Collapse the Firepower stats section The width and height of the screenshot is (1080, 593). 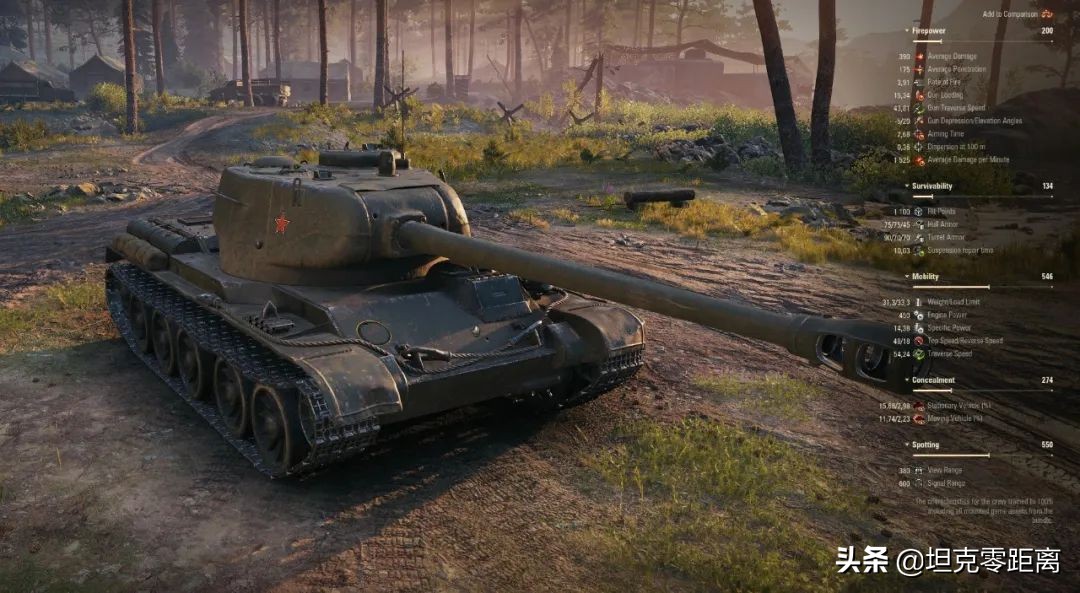click(928, 31)
